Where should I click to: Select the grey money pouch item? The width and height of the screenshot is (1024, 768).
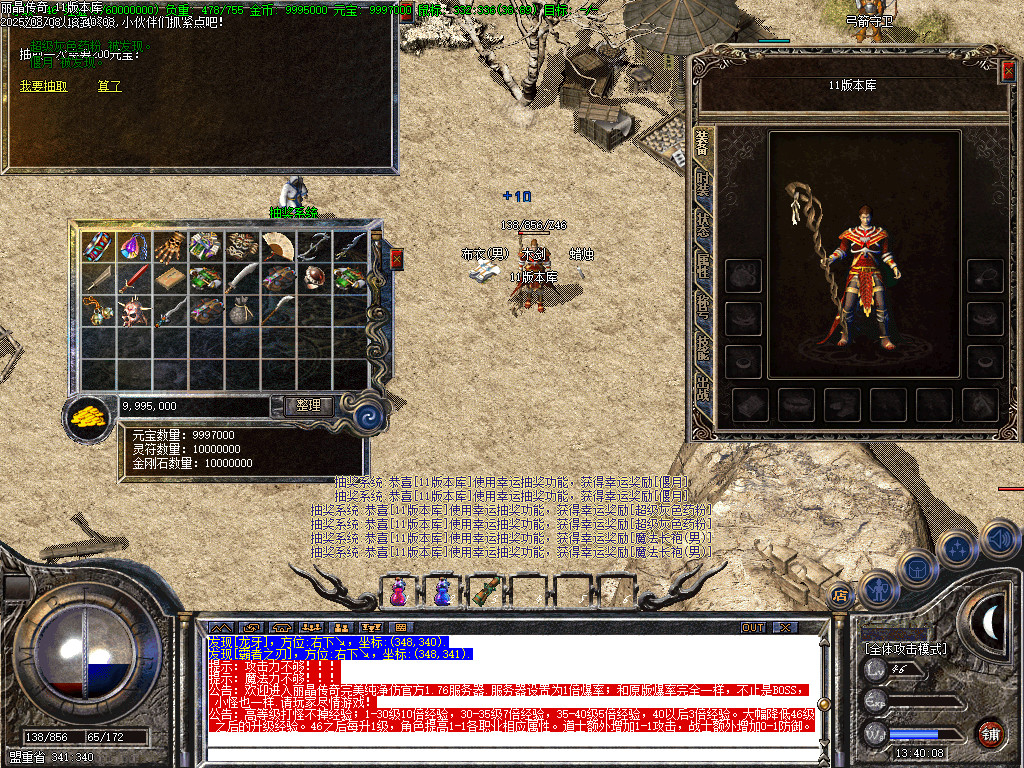click(242, 312)
